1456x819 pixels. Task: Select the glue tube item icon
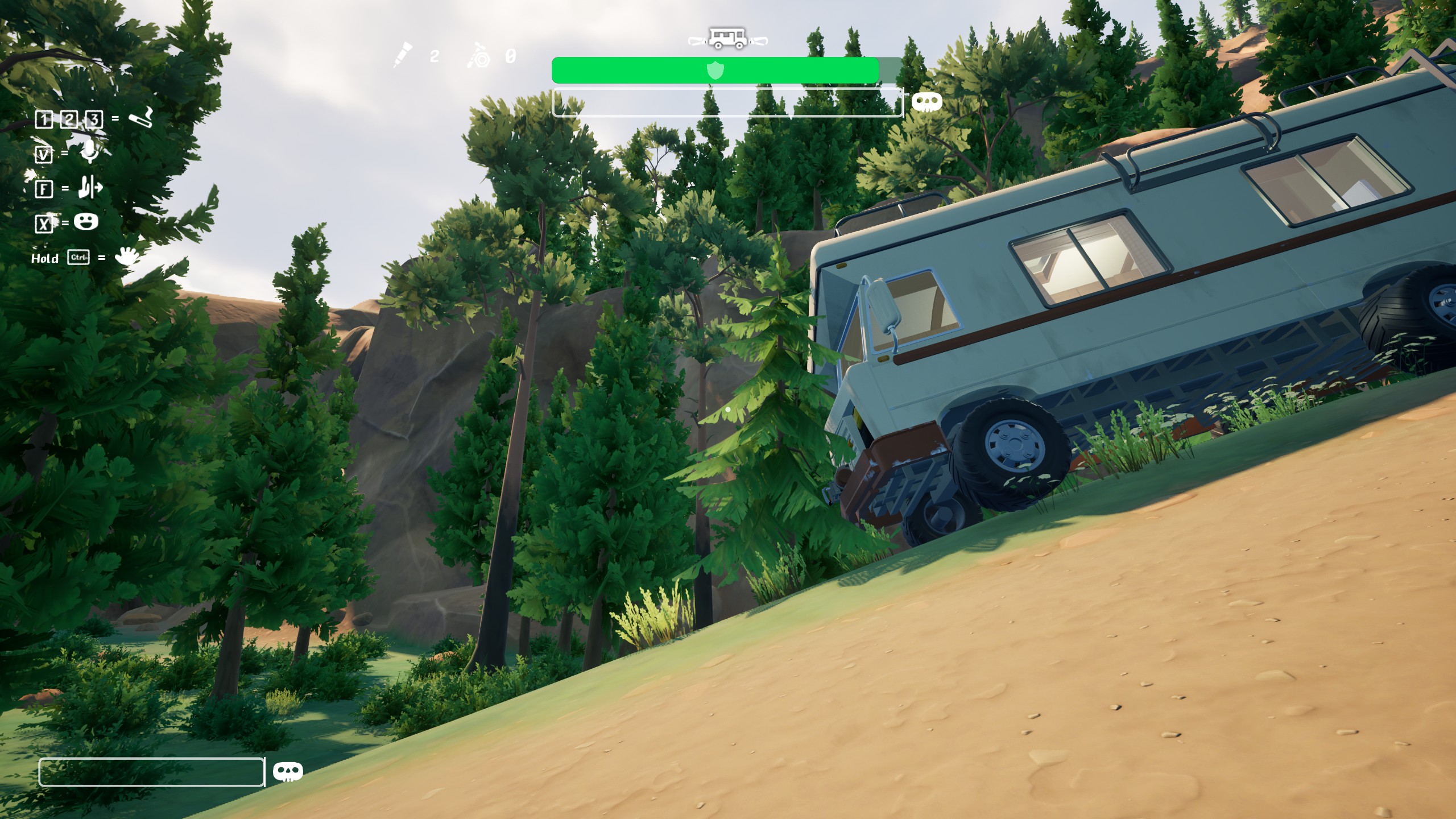(403, 55)
